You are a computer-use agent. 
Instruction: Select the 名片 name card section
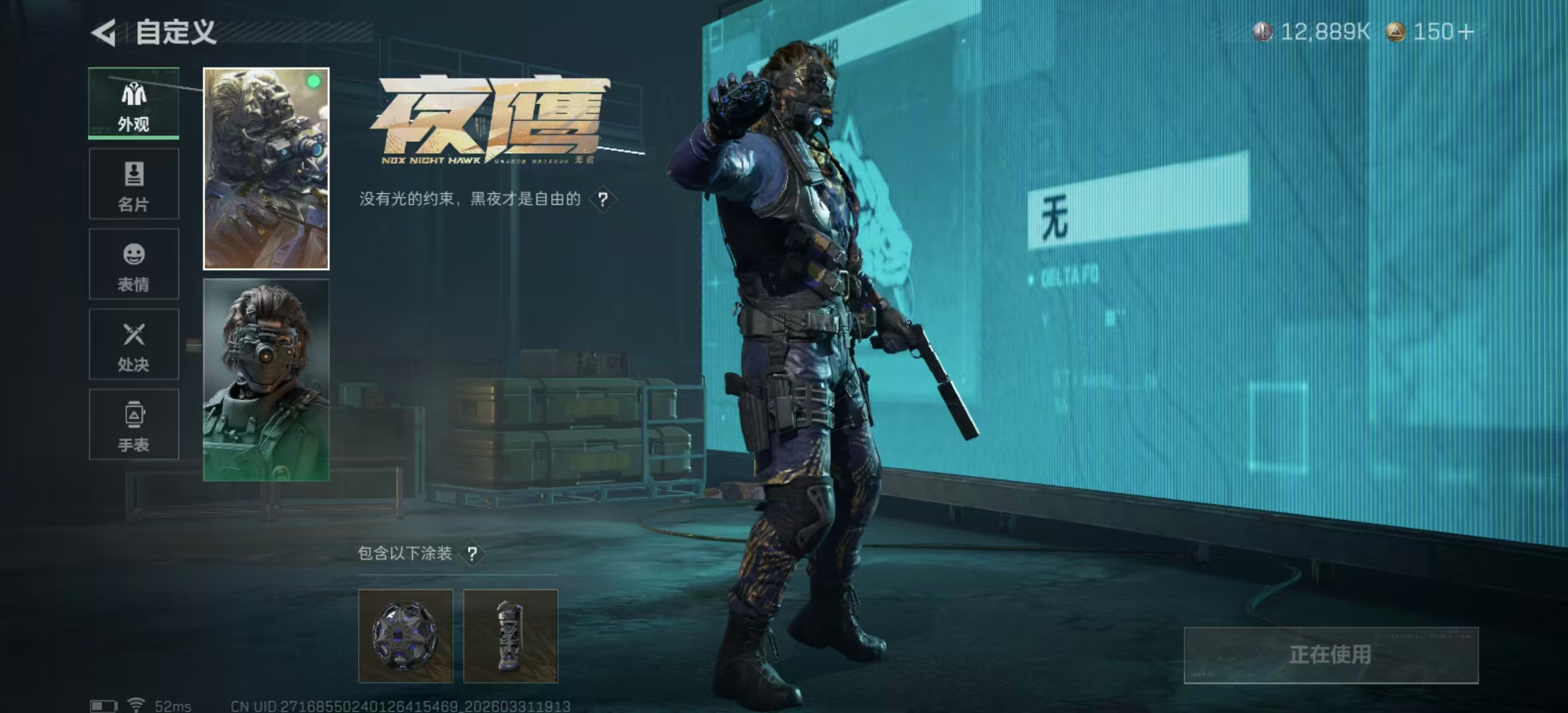point(134,185)
